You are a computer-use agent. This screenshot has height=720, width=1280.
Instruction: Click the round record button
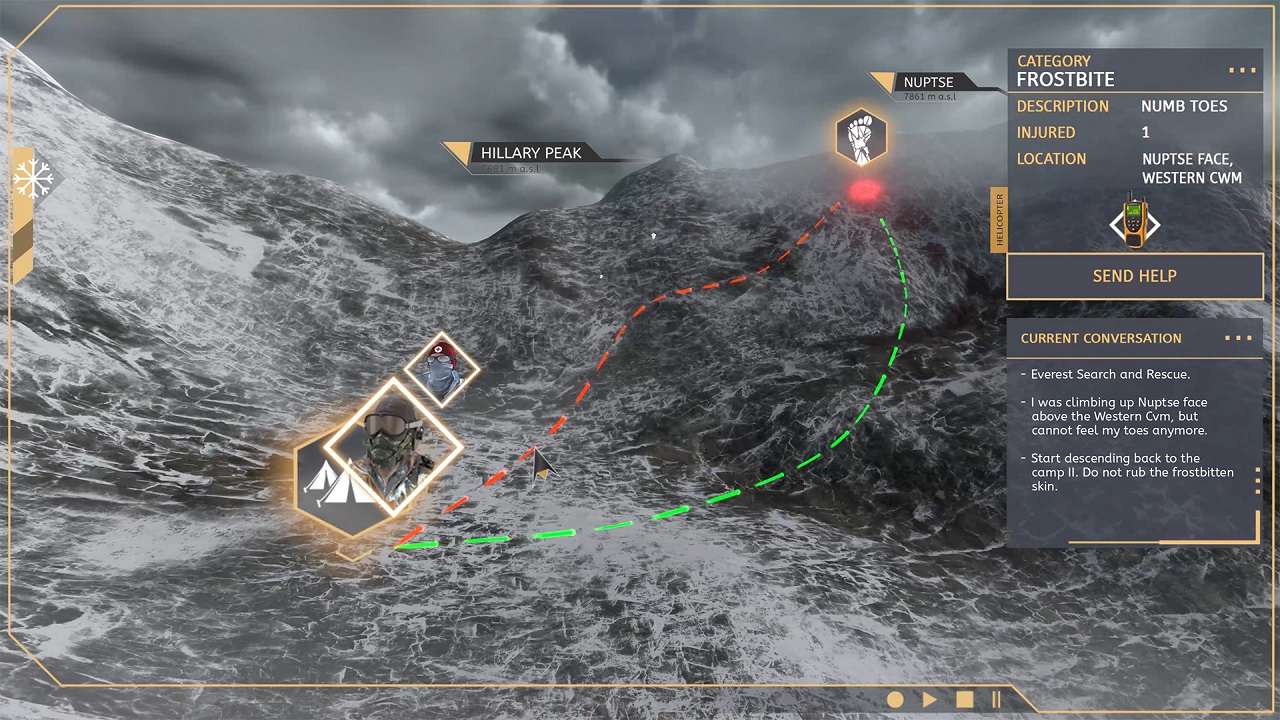click(895, 700)
